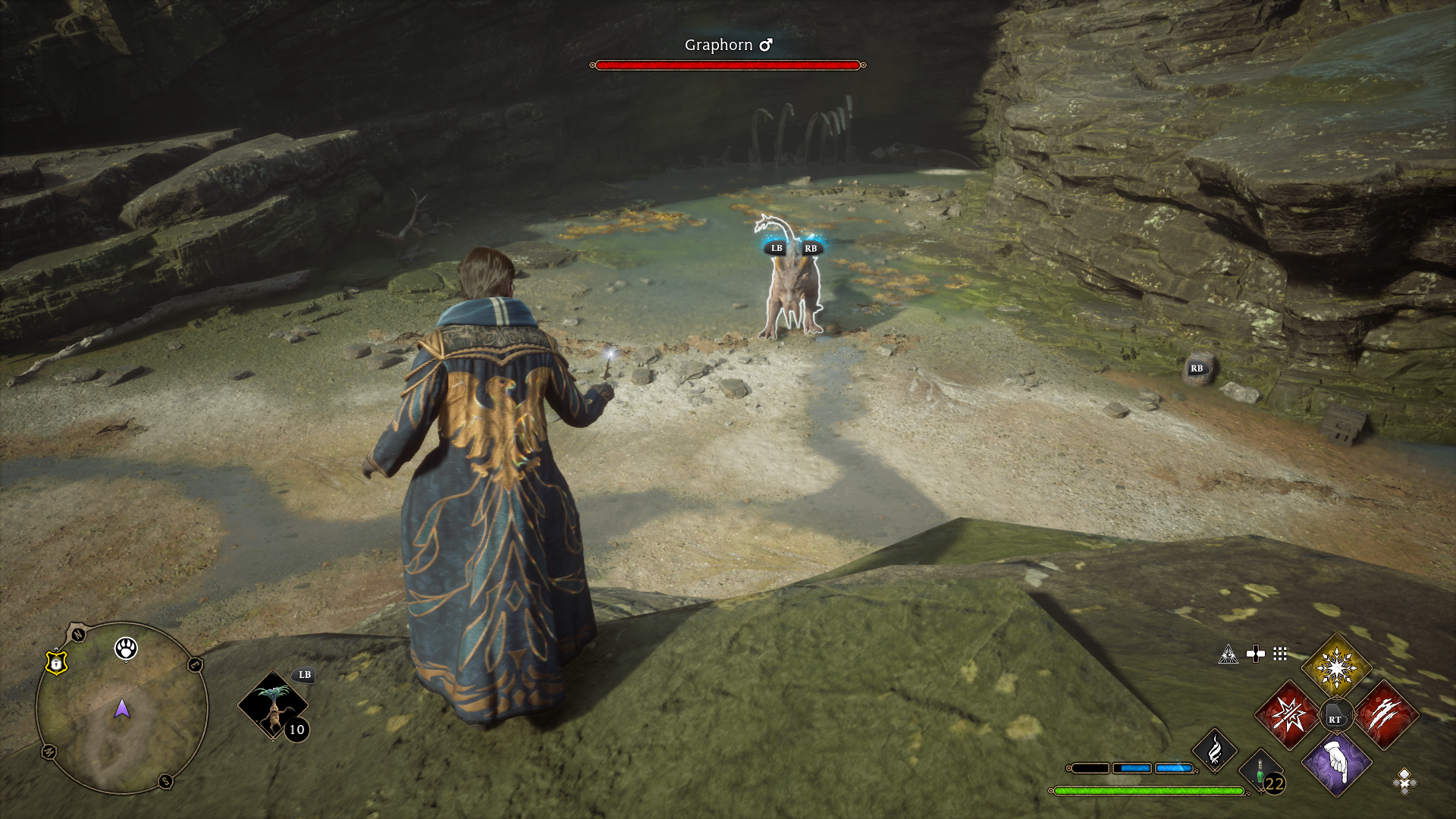The height and width of the screenshot is (819, 1456).
Task: Click the white d-pad cross icon
Action: [x=1255, y=654]
